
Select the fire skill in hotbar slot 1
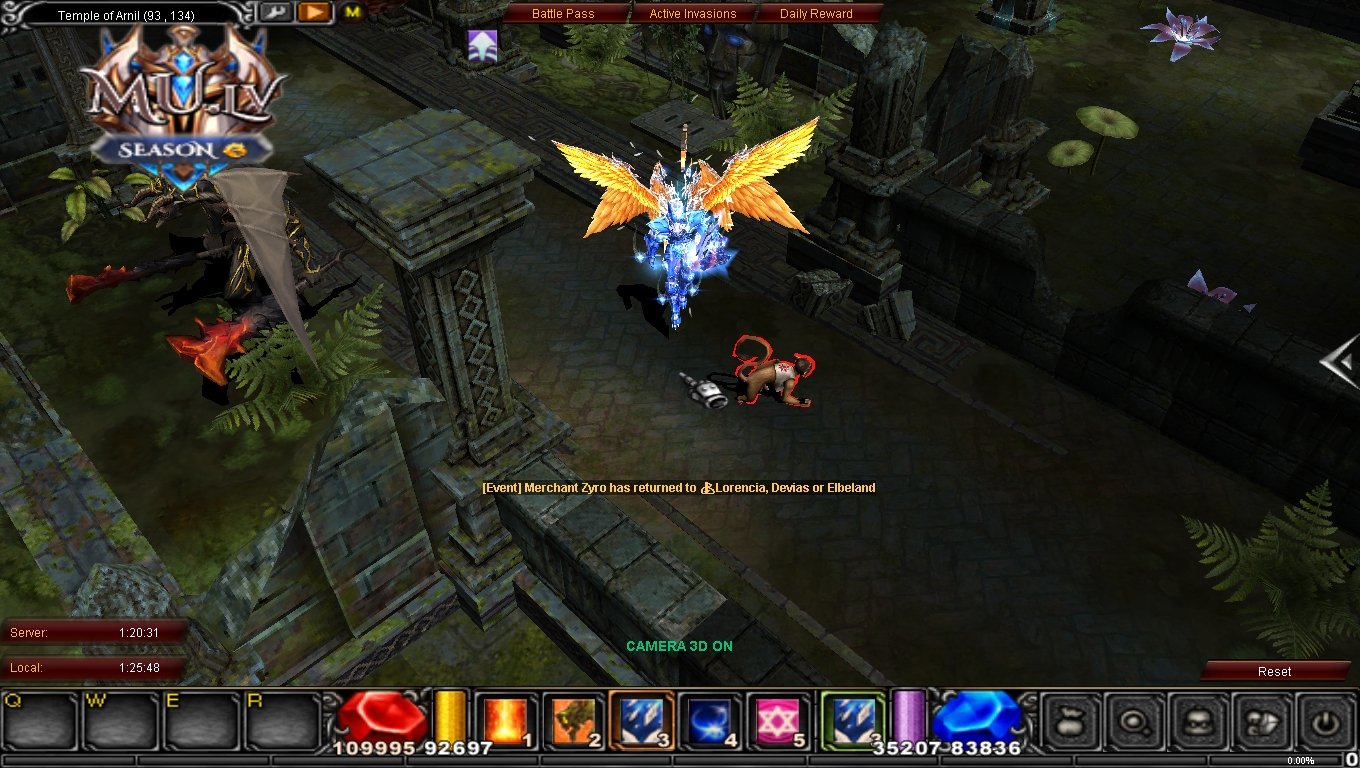(x=505, y=720)
